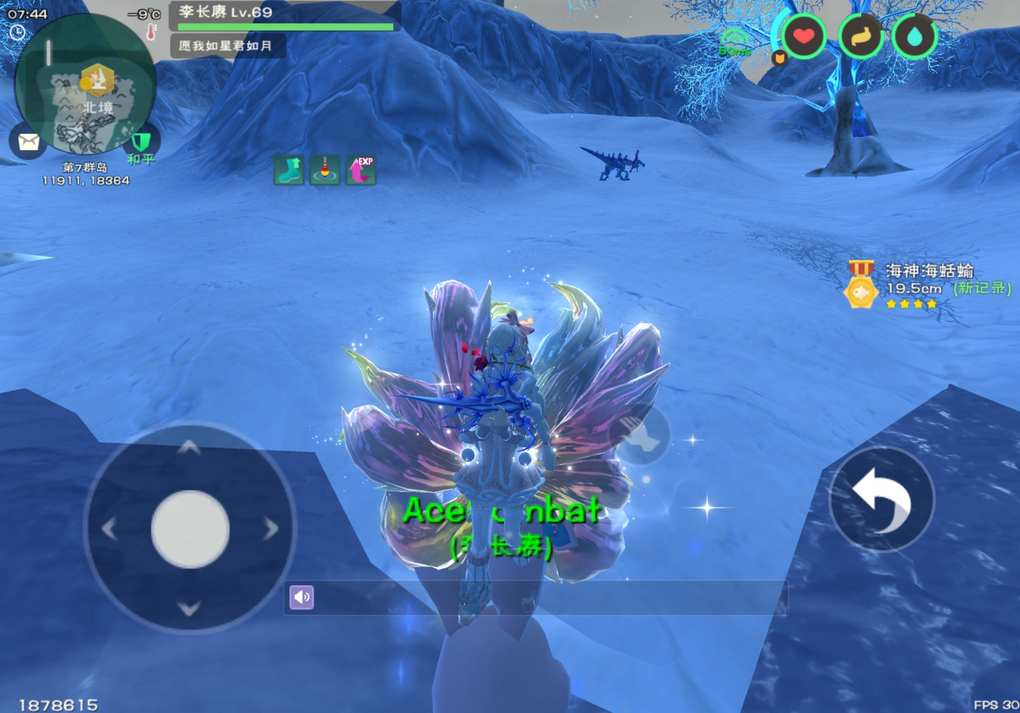Tap the chat bar speaker icon
The width and height of the screenshot is (1020, 713).
pyautogui.click(x=301, y=598)
